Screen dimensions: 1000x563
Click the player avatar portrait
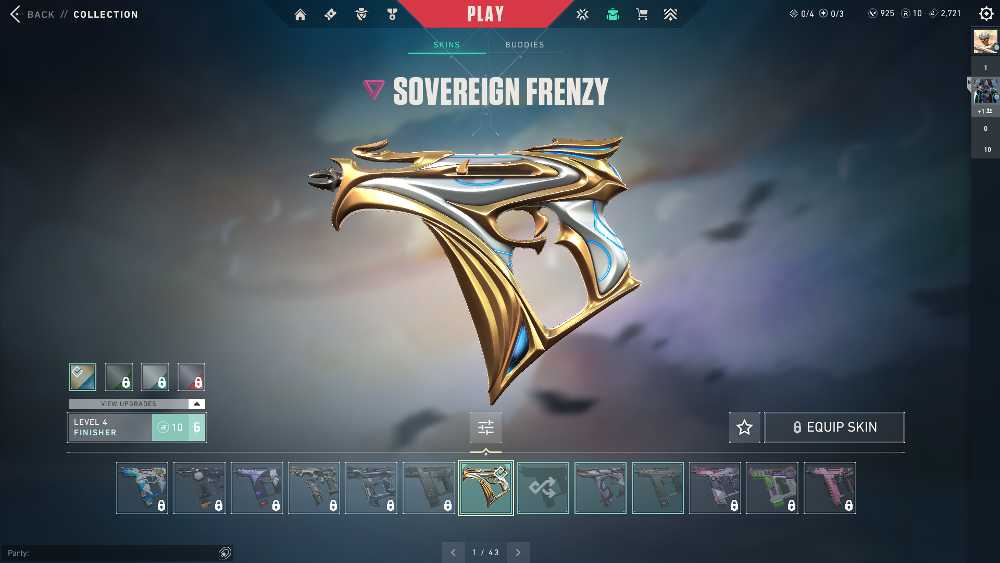click(985, 41)
